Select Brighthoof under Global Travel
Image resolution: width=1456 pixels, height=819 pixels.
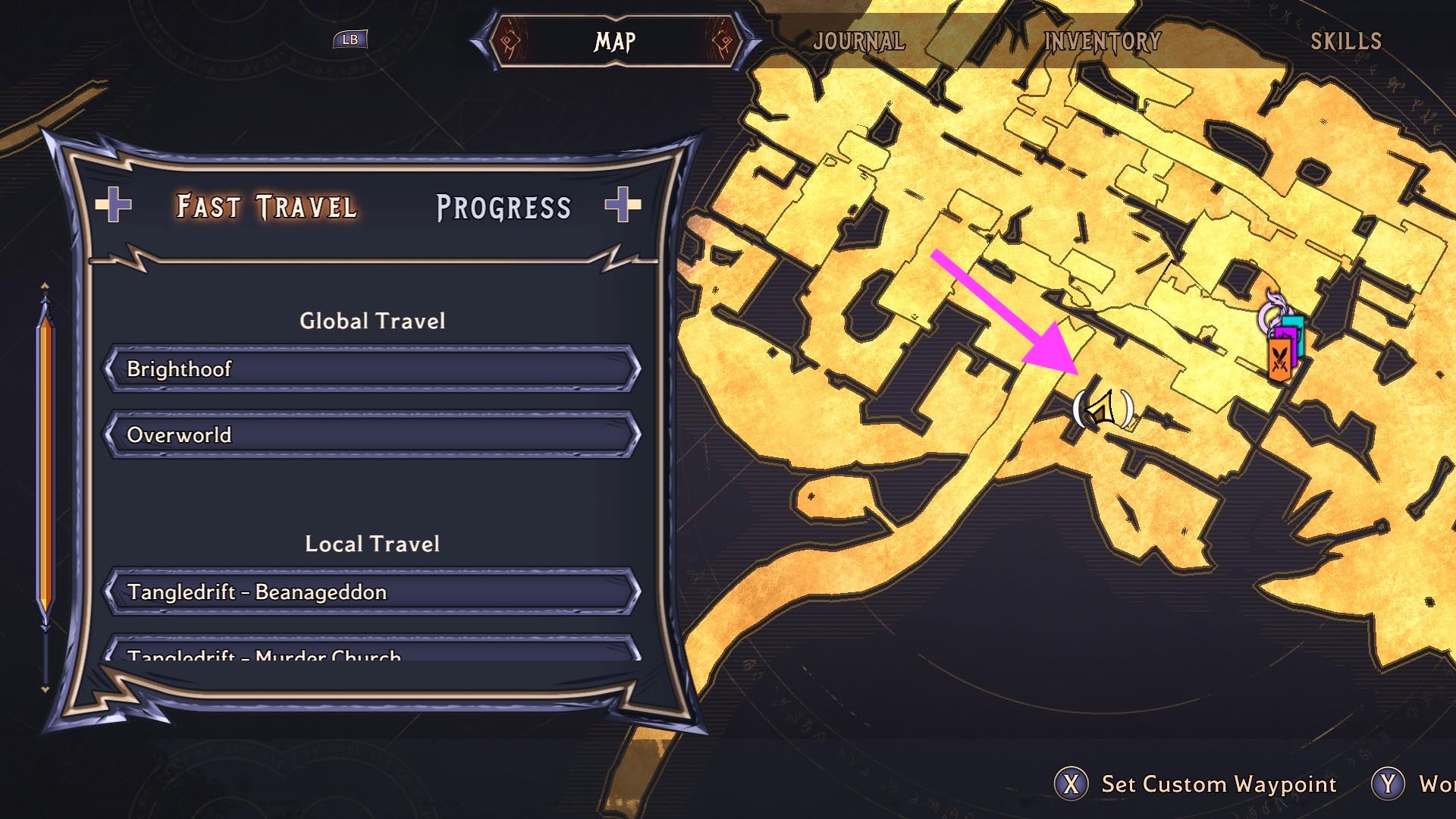372,369
